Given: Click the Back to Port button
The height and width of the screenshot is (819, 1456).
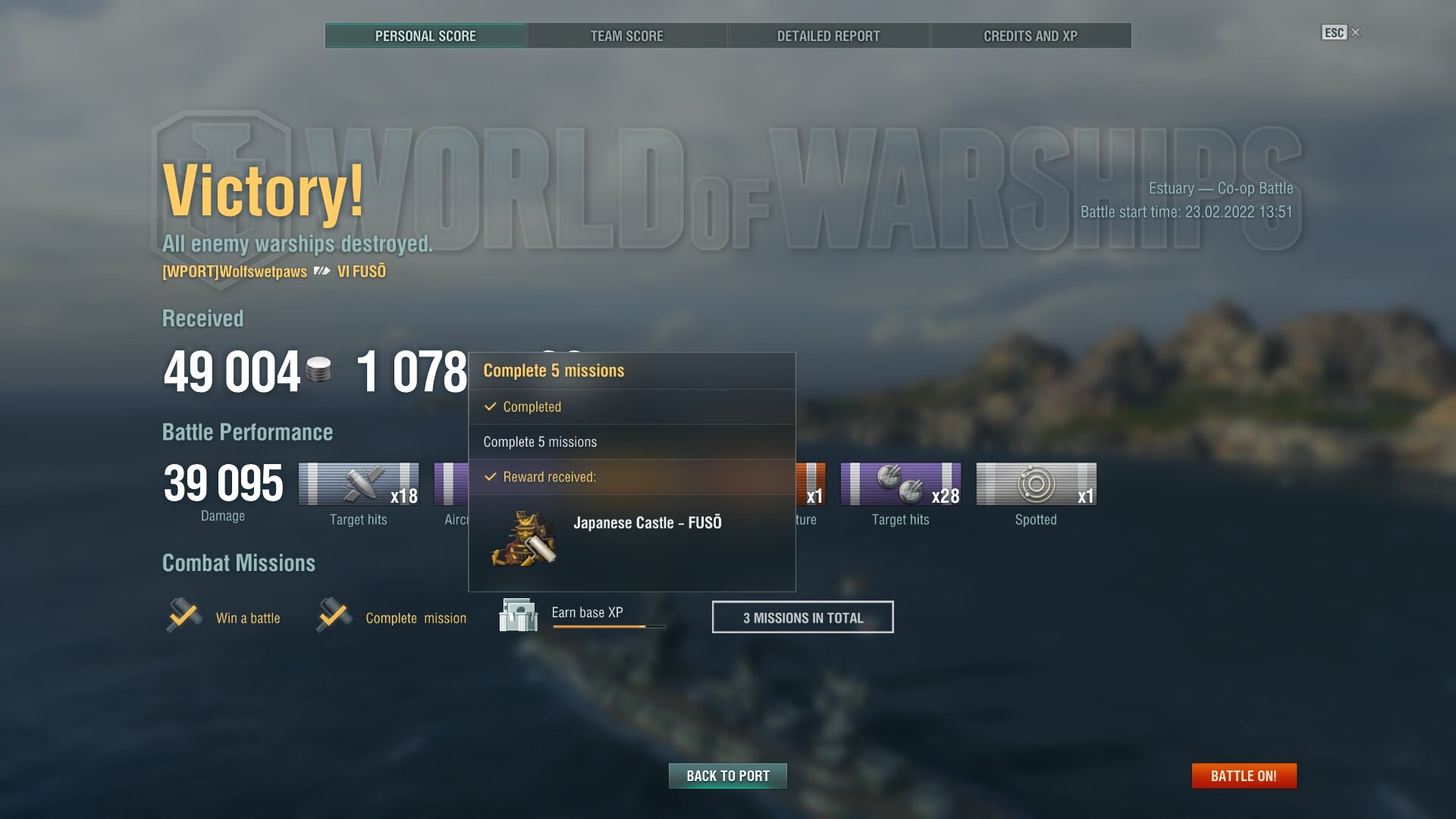Looking at the screenshot, I should 727,776.
